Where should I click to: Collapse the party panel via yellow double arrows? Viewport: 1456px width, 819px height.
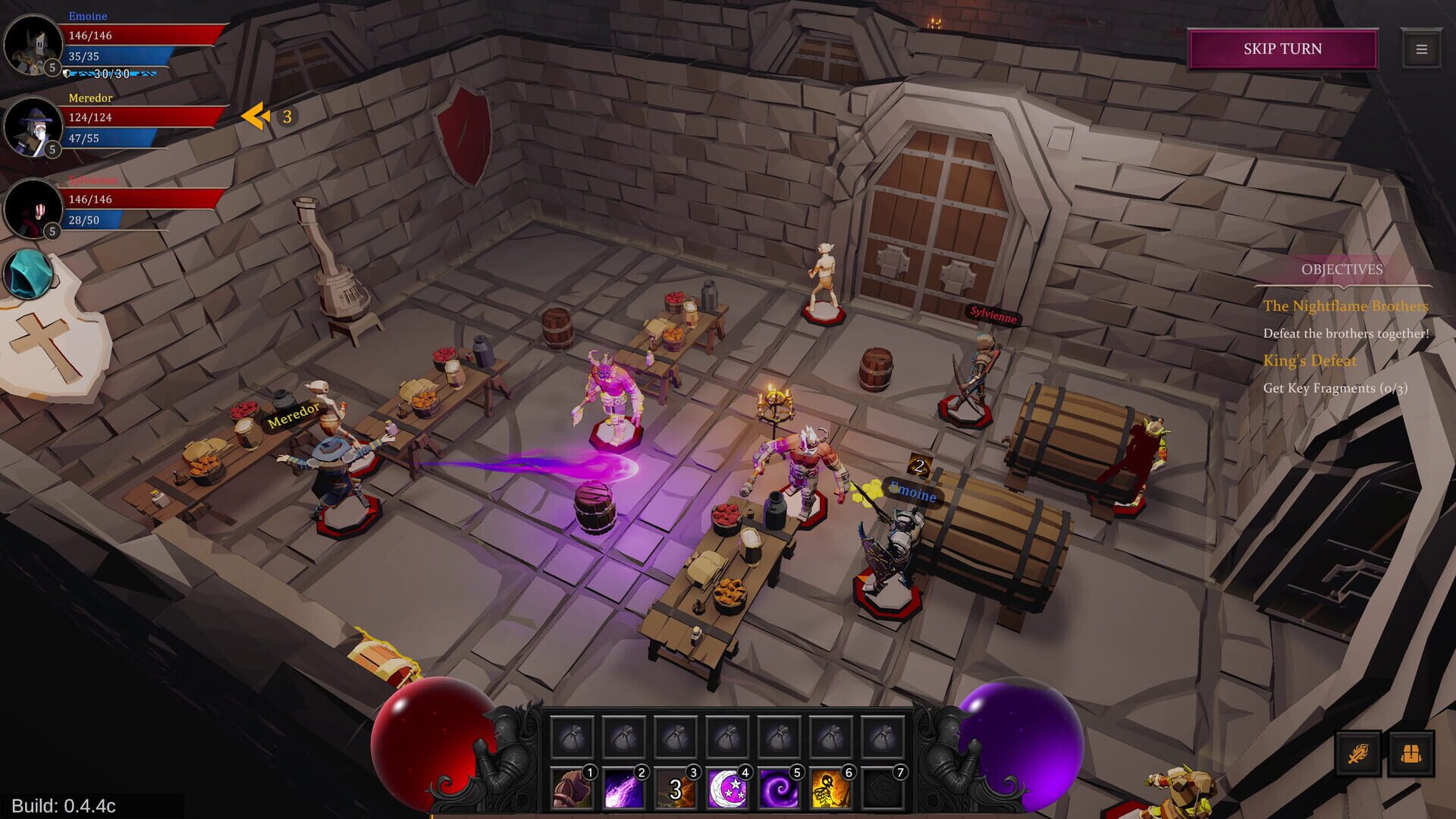256,117
